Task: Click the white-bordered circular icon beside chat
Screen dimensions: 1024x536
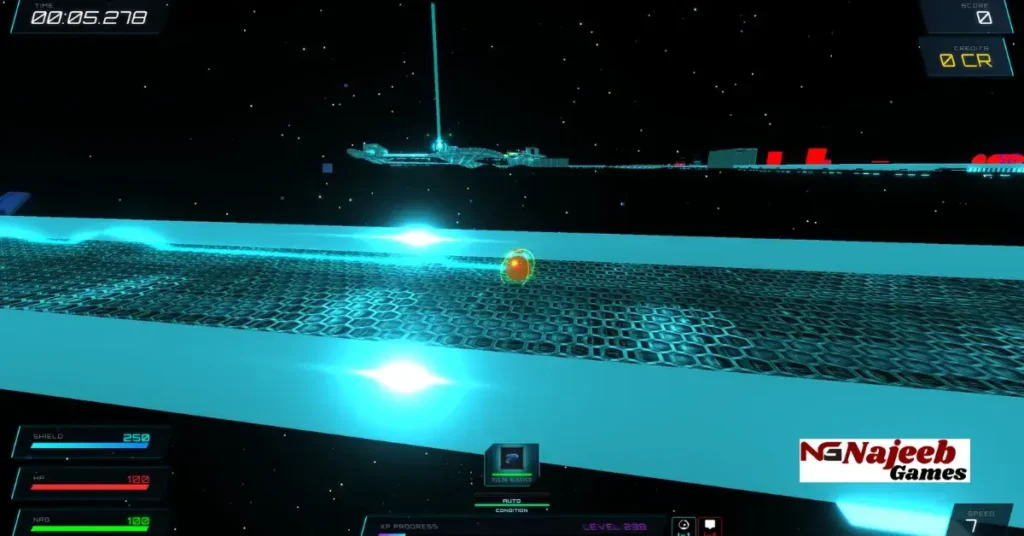Action: click(x=684, y=526)
